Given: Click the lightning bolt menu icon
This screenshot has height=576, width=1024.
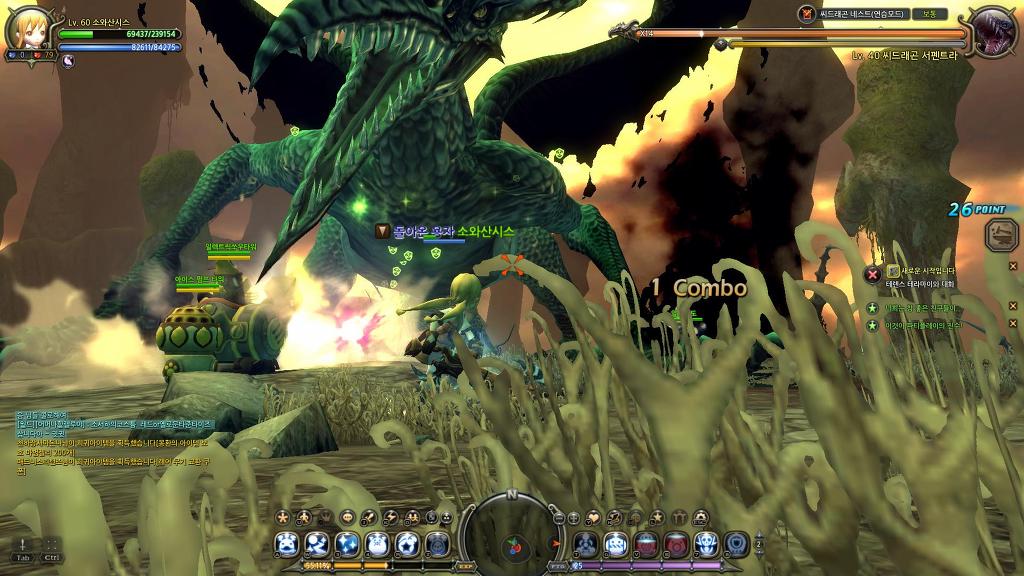Looking at the screenshot, I should [x=391, y=517].
